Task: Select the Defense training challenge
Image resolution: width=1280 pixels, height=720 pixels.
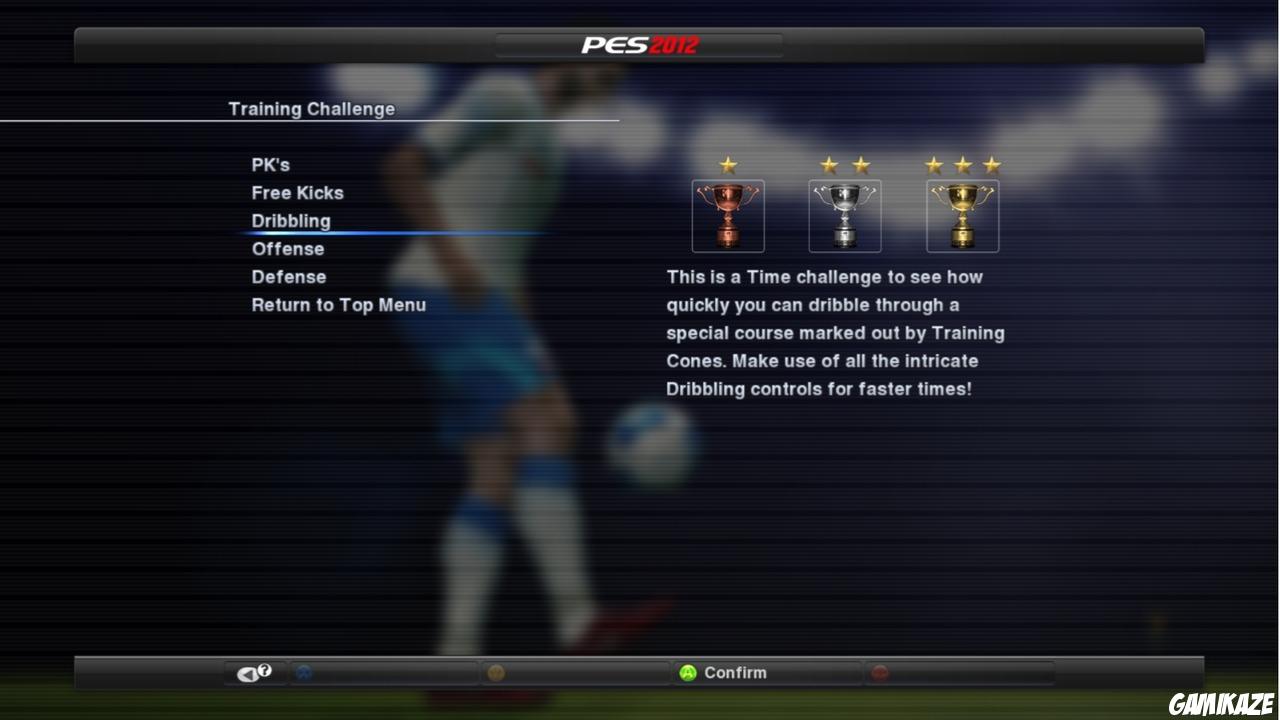Action: pos(288,277)
